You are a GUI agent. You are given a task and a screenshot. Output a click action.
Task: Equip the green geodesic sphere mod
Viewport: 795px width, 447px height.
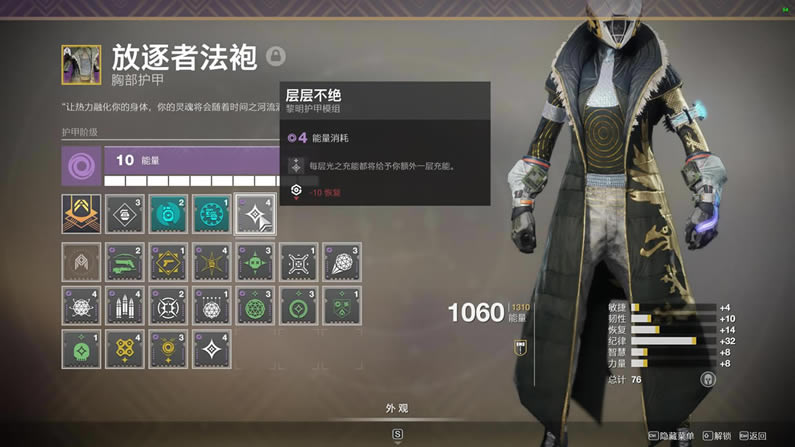[253, 305]
